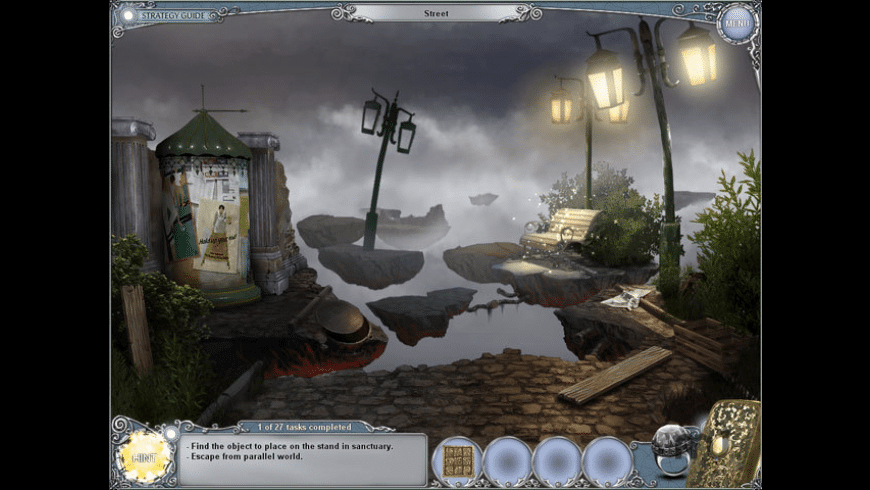Select the carved tile puzzle inventory item
This screenshot has height=490, width=870.
click(x=457, y=460)
